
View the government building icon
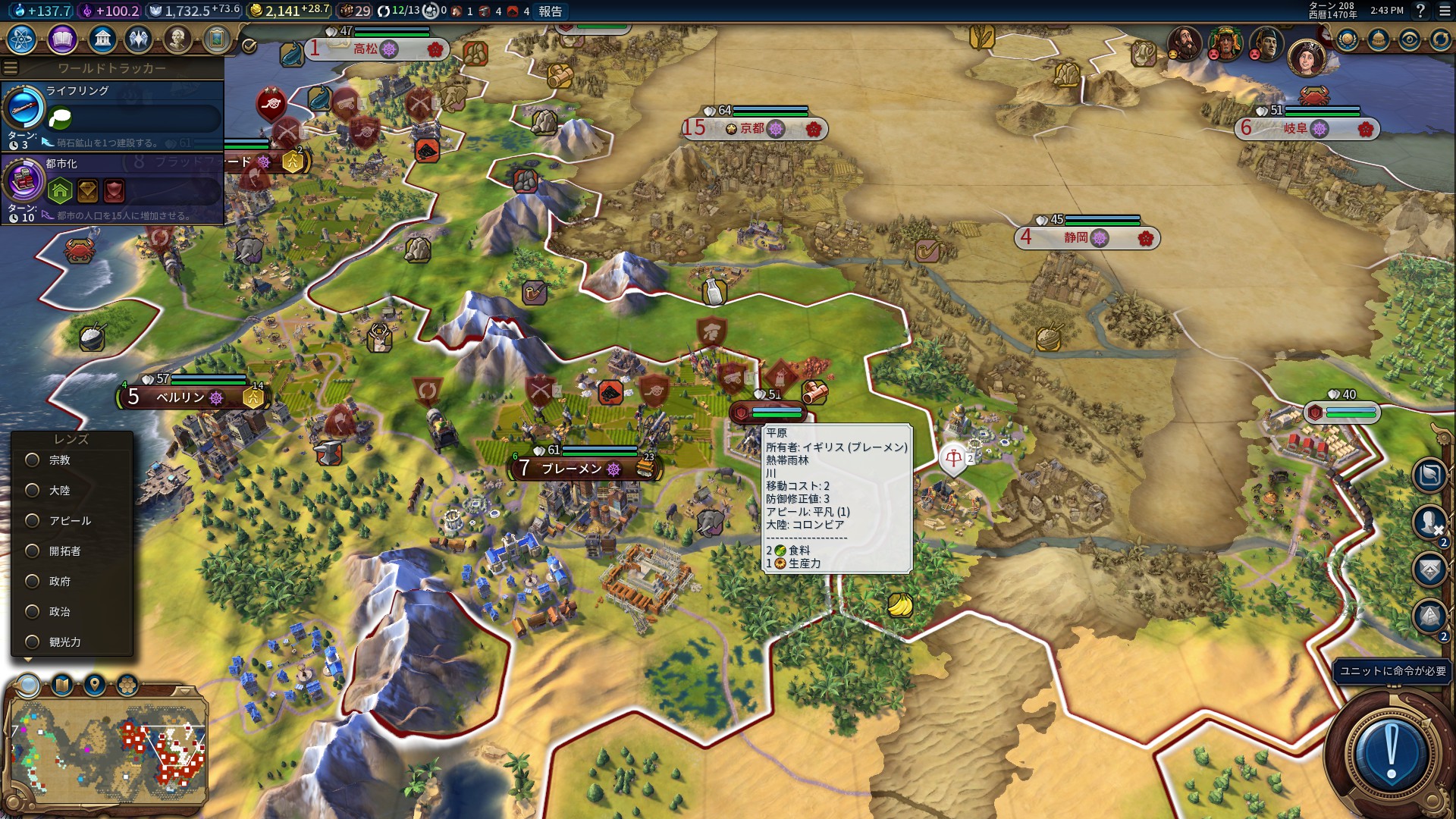click(x=102, y=39)
